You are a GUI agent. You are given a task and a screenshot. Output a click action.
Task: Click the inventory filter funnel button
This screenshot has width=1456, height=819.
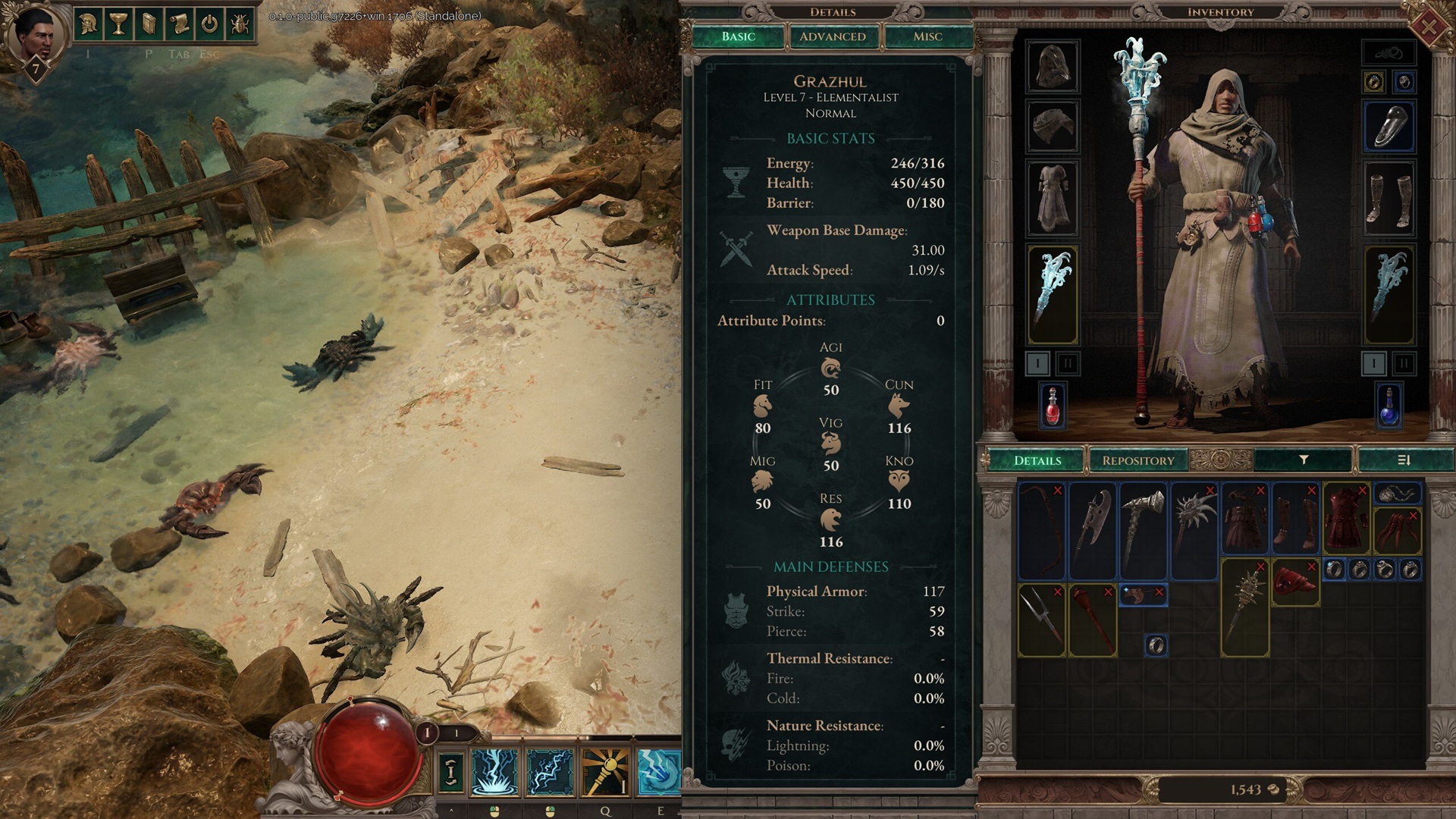point(1304,460)
